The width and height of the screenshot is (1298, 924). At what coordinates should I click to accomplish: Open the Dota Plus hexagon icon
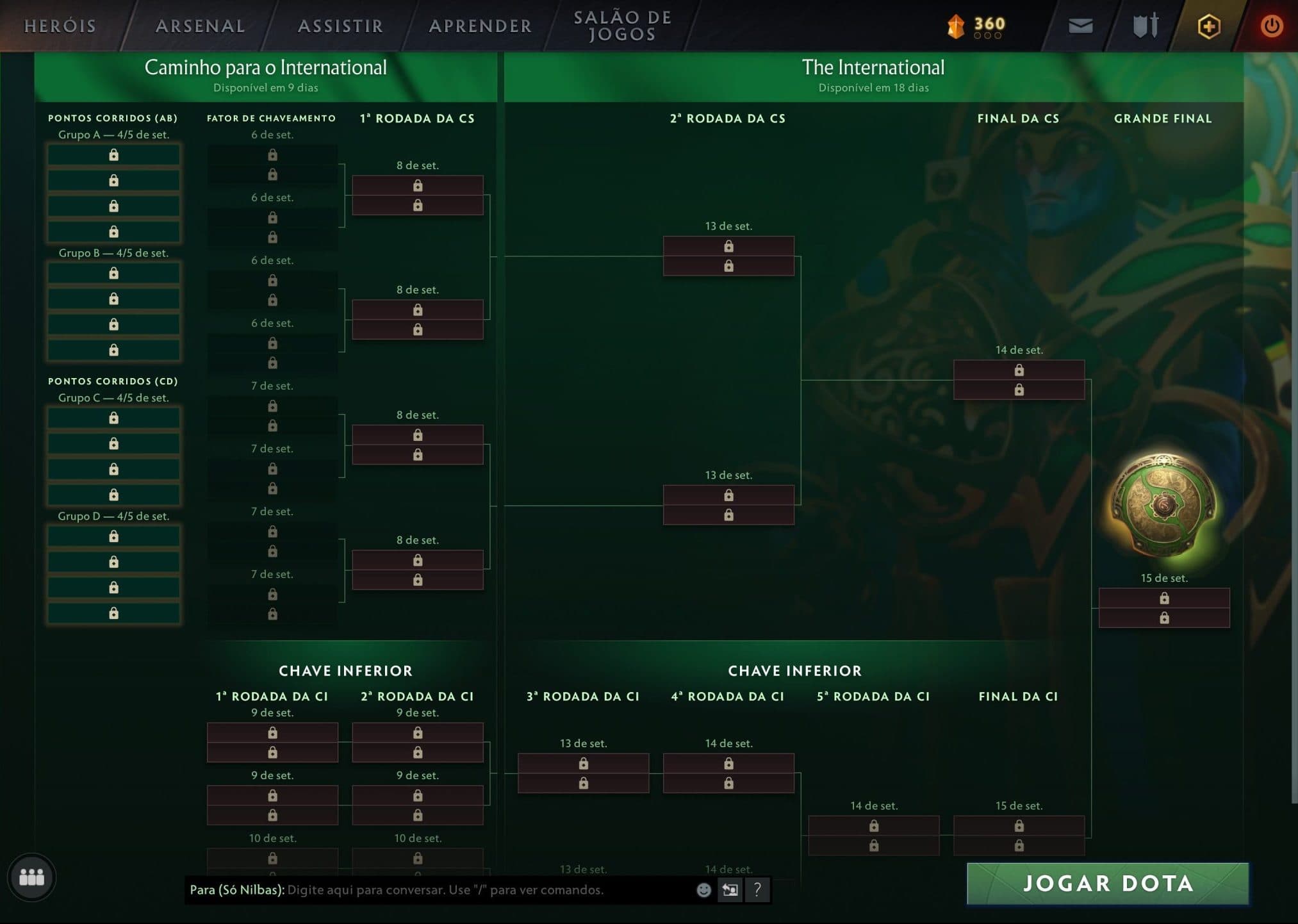pos(1208,26)
